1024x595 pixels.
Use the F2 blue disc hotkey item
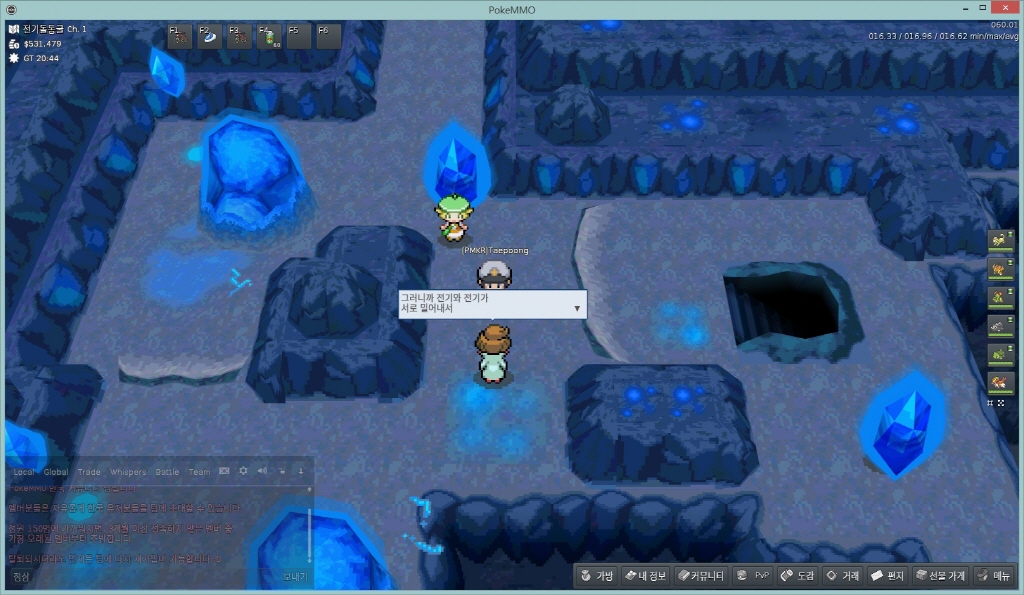[x=210, y=37]
